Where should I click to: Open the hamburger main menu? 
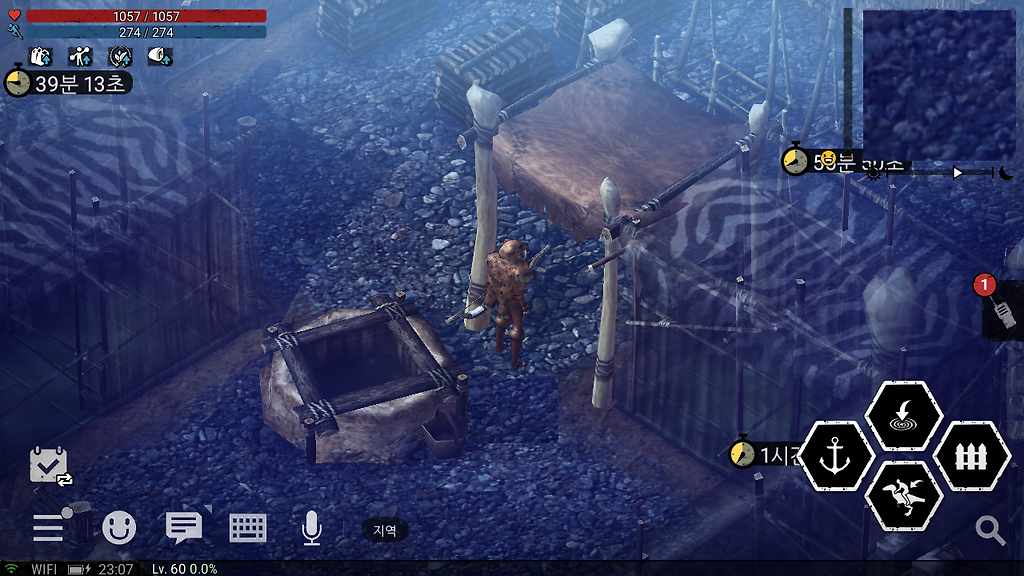[x=48, y=526]
